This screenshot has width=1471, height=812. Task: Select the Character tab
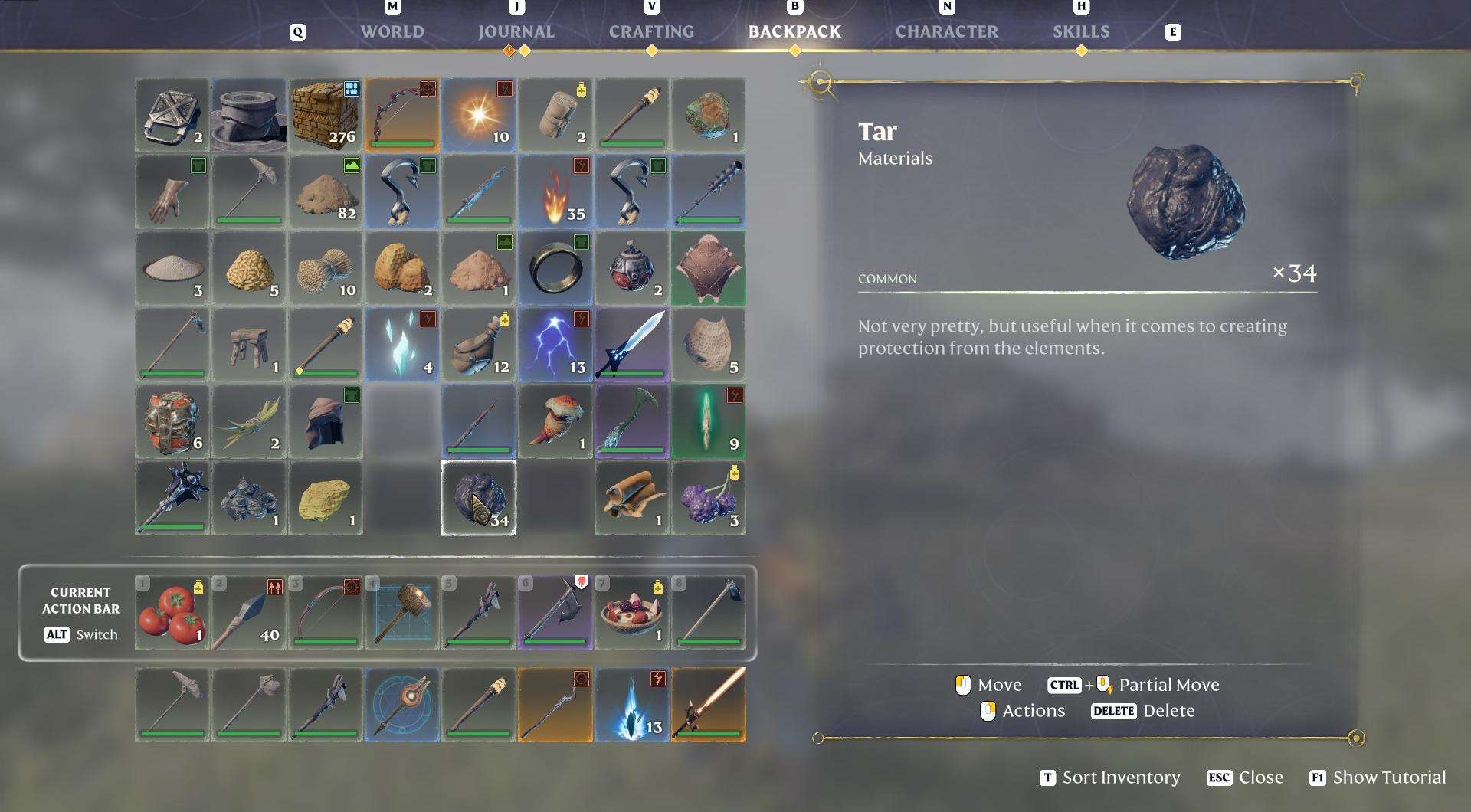tap(946, 31)
